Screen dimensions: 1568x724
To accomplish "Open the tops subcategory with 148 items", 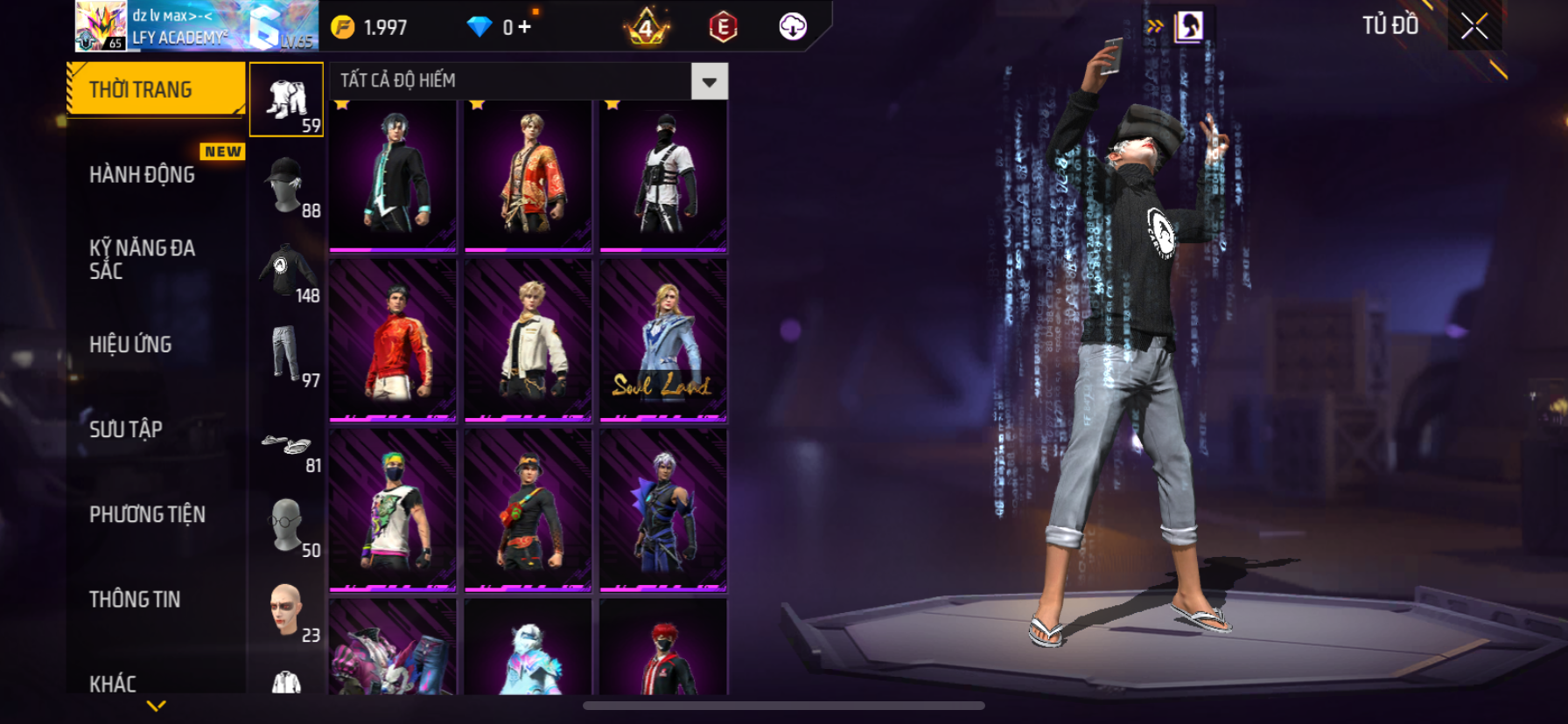I will point(286,270).
